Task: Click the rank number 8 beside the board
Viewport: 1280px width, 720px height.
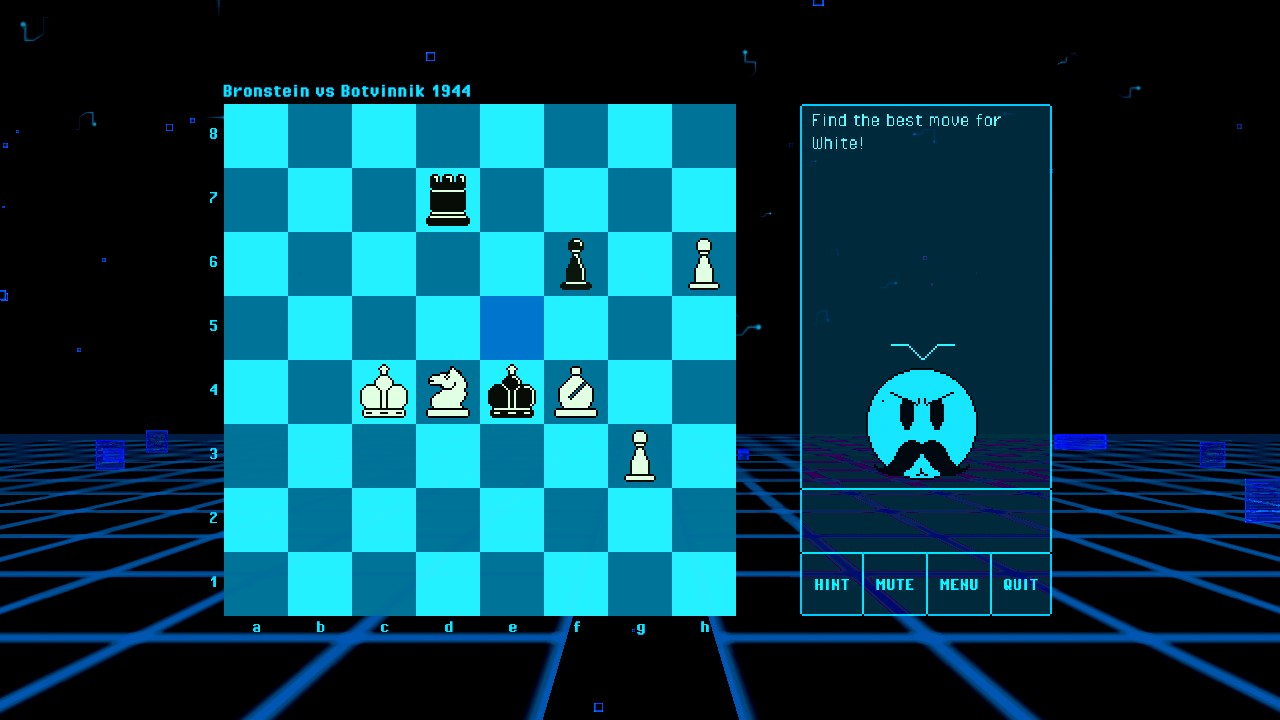Action: tap(212, 133)
